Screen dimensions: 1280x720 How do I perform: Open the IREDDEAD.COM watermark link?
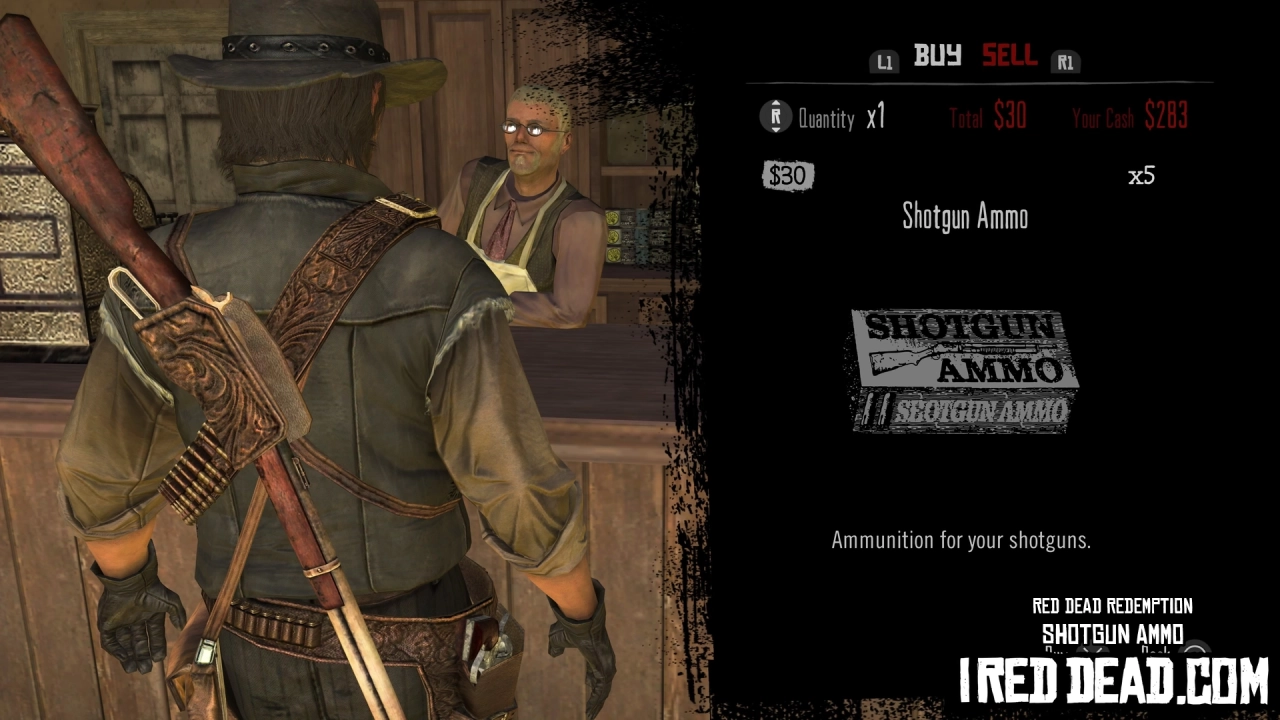1113,678
